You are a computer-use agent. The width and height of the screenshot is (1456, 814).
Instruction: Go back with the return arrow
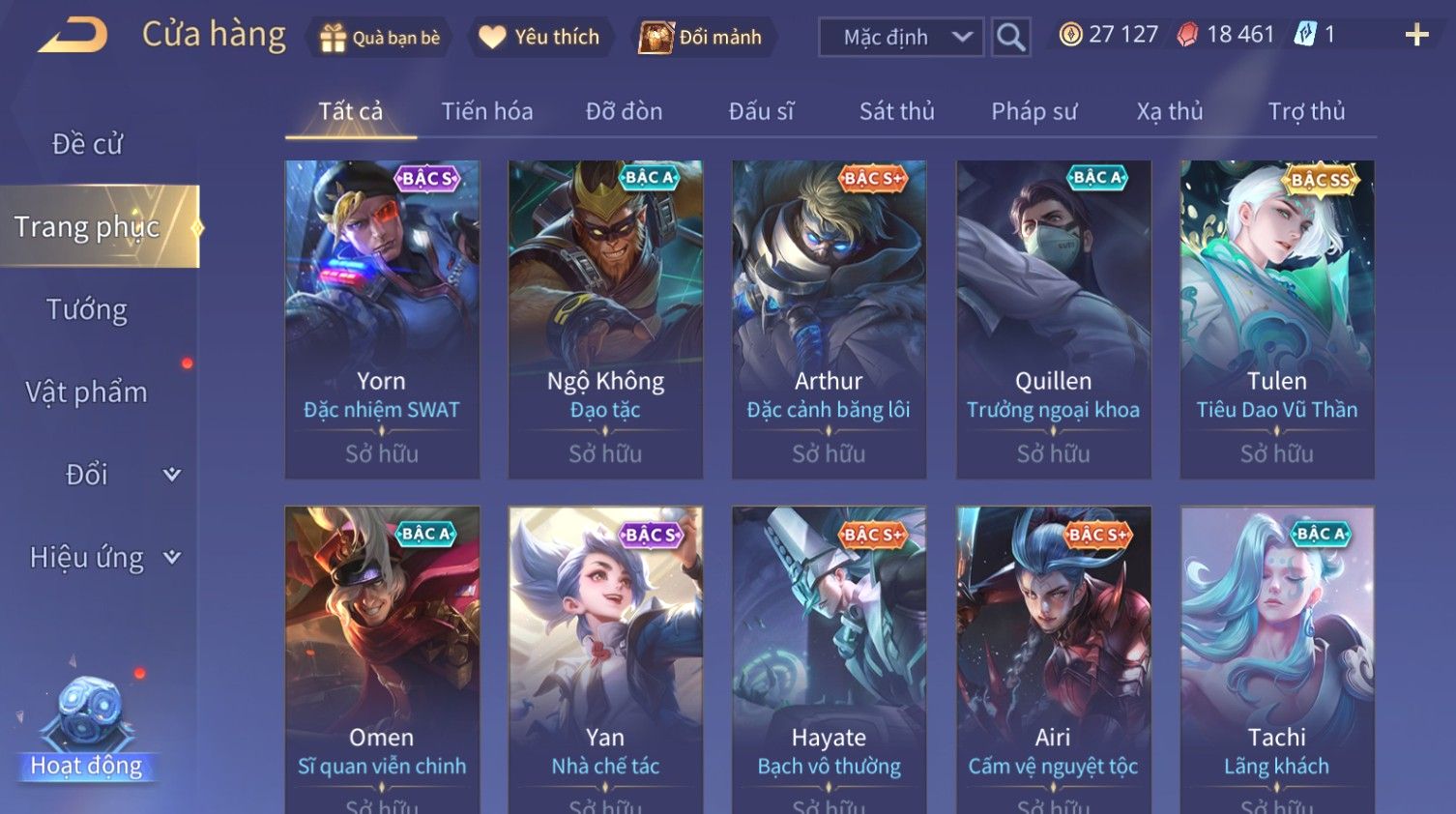click(x=73, y=37)
